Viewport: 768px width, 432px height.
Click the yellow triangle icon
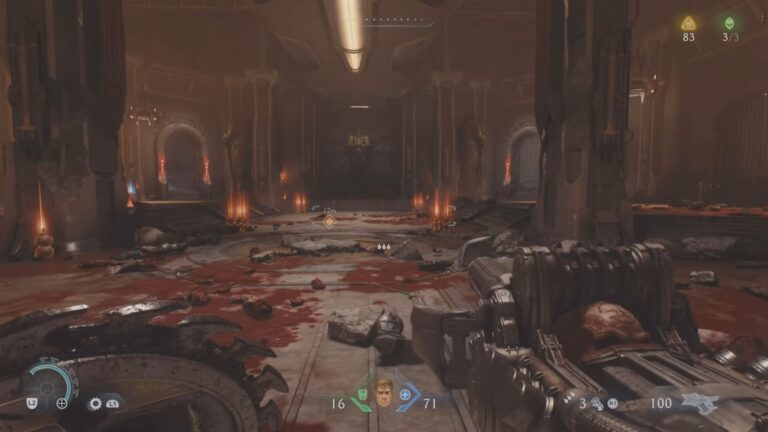click(688, 22)
